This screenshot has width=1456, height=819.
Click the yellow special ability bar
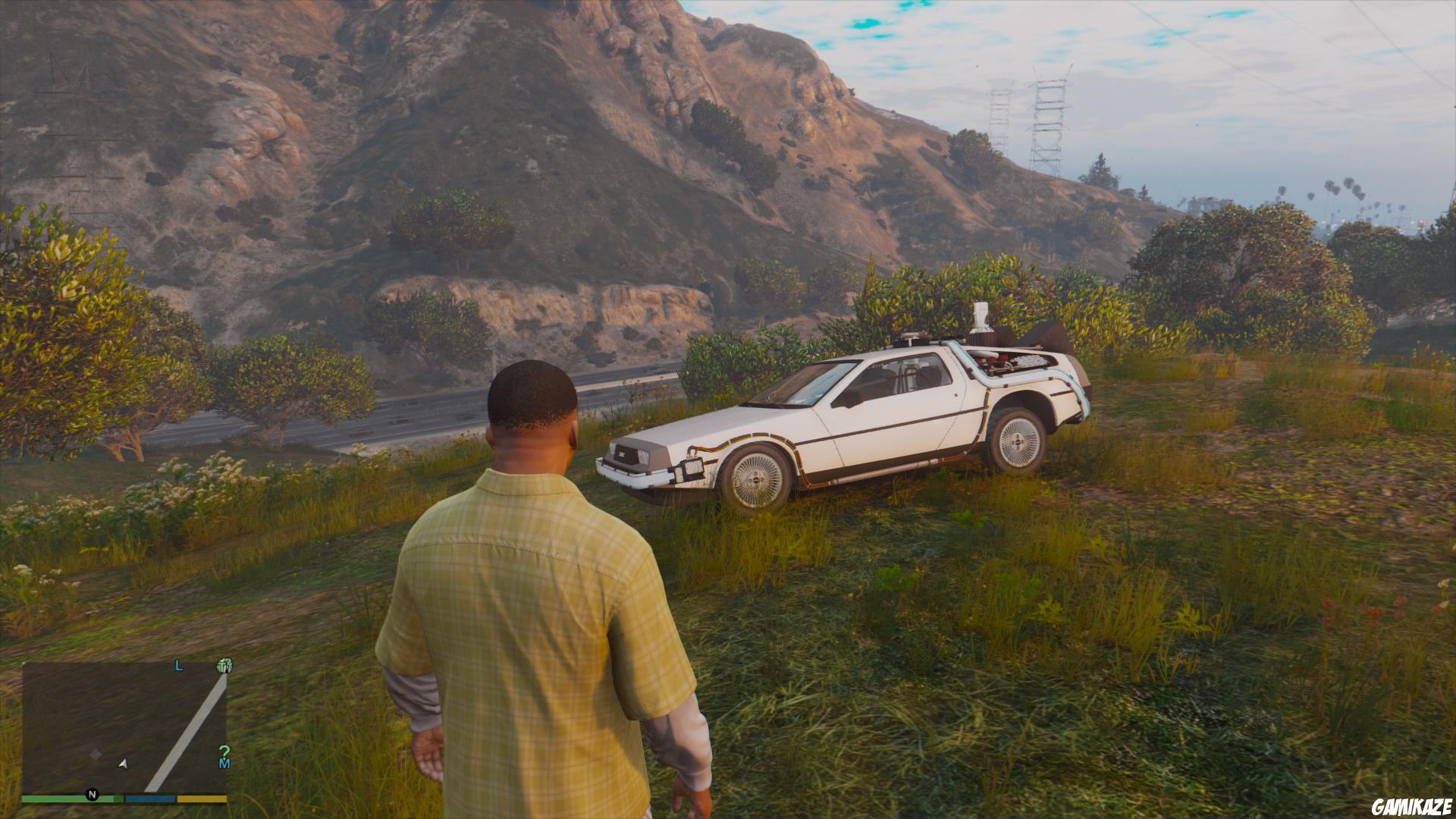tap(202, 799)
